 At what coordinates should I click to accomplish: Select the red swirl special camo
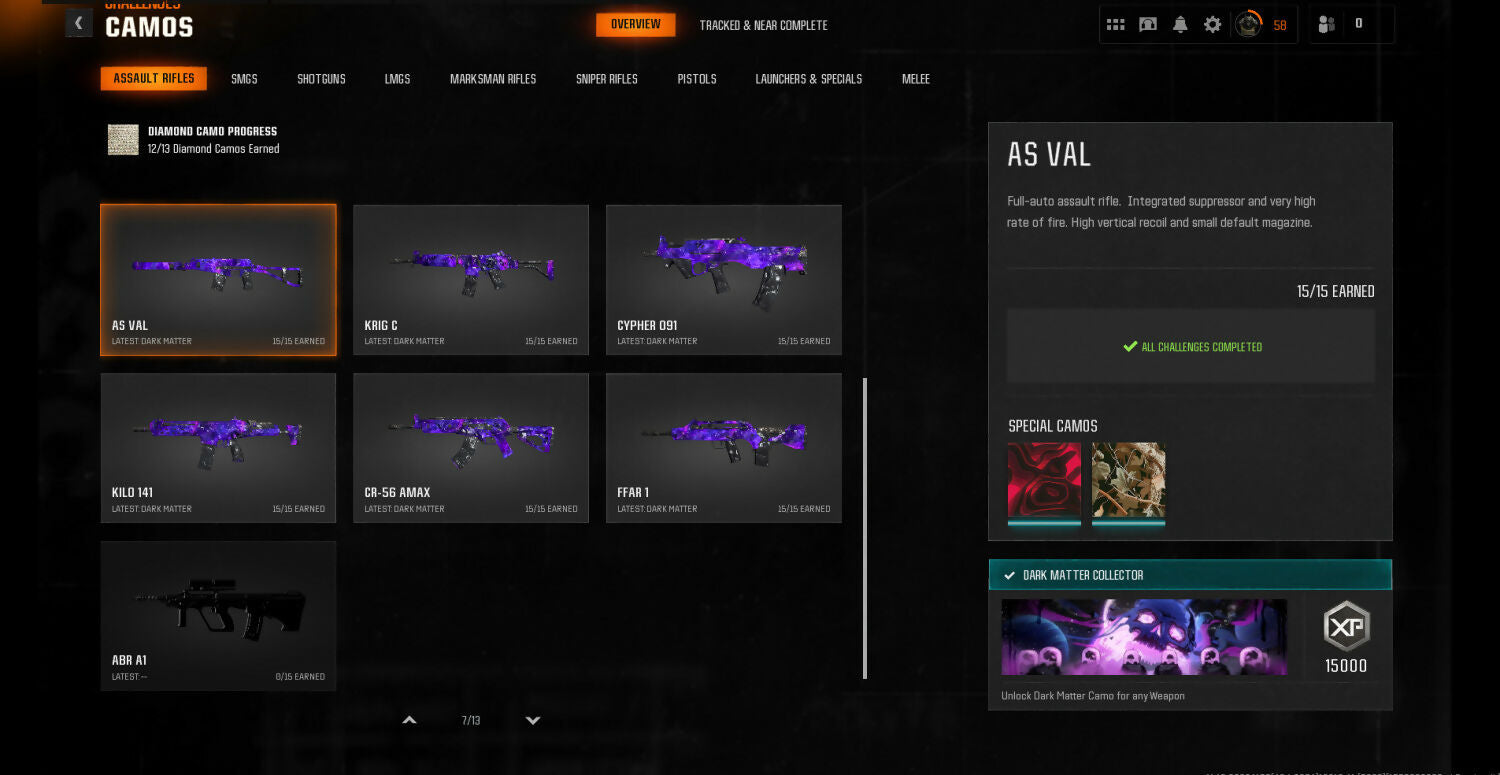pyautogui.click(x=1044, y=479)
